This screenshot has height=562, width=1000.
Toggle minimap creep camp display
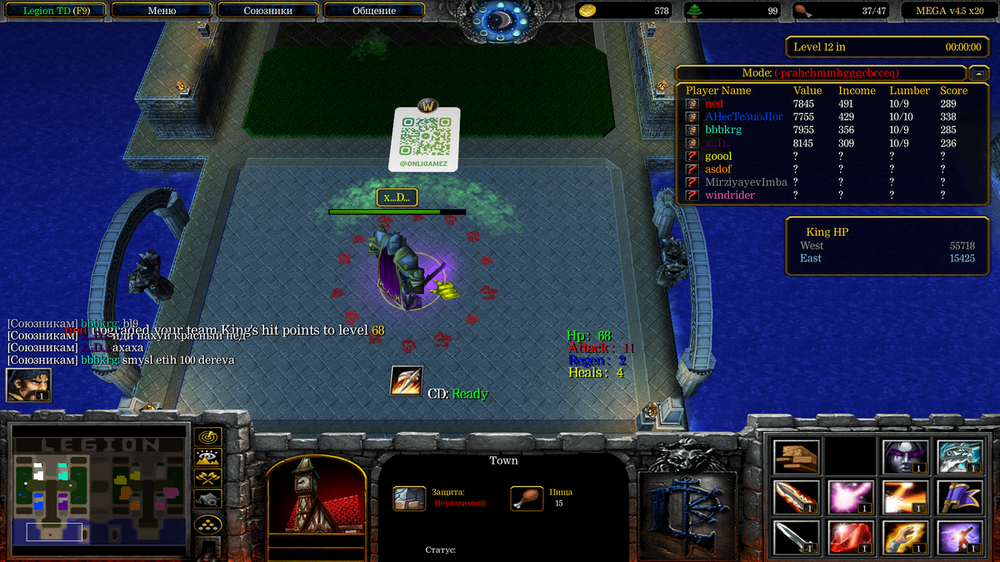(208, 499)
